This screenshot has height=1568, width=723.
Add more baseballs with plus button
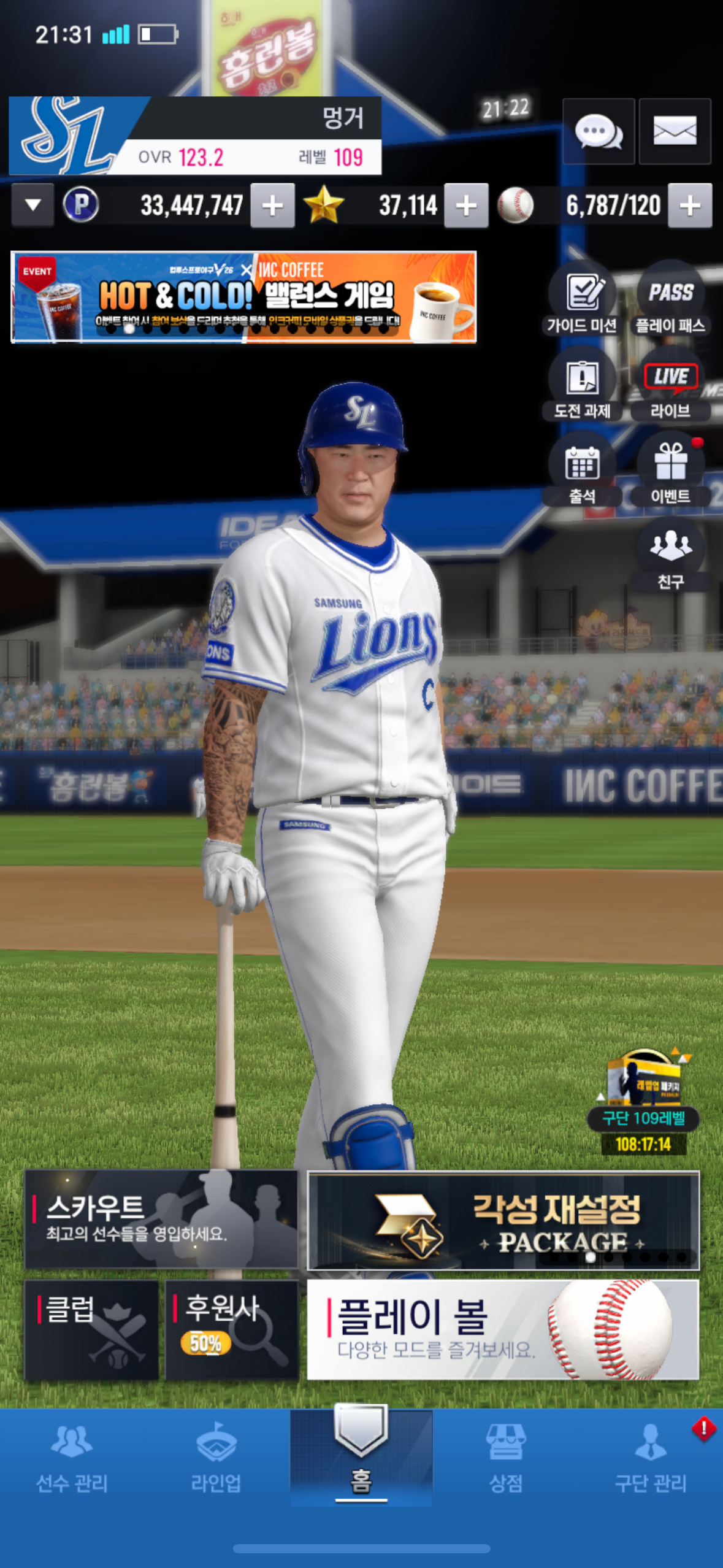tap(690, 206)
